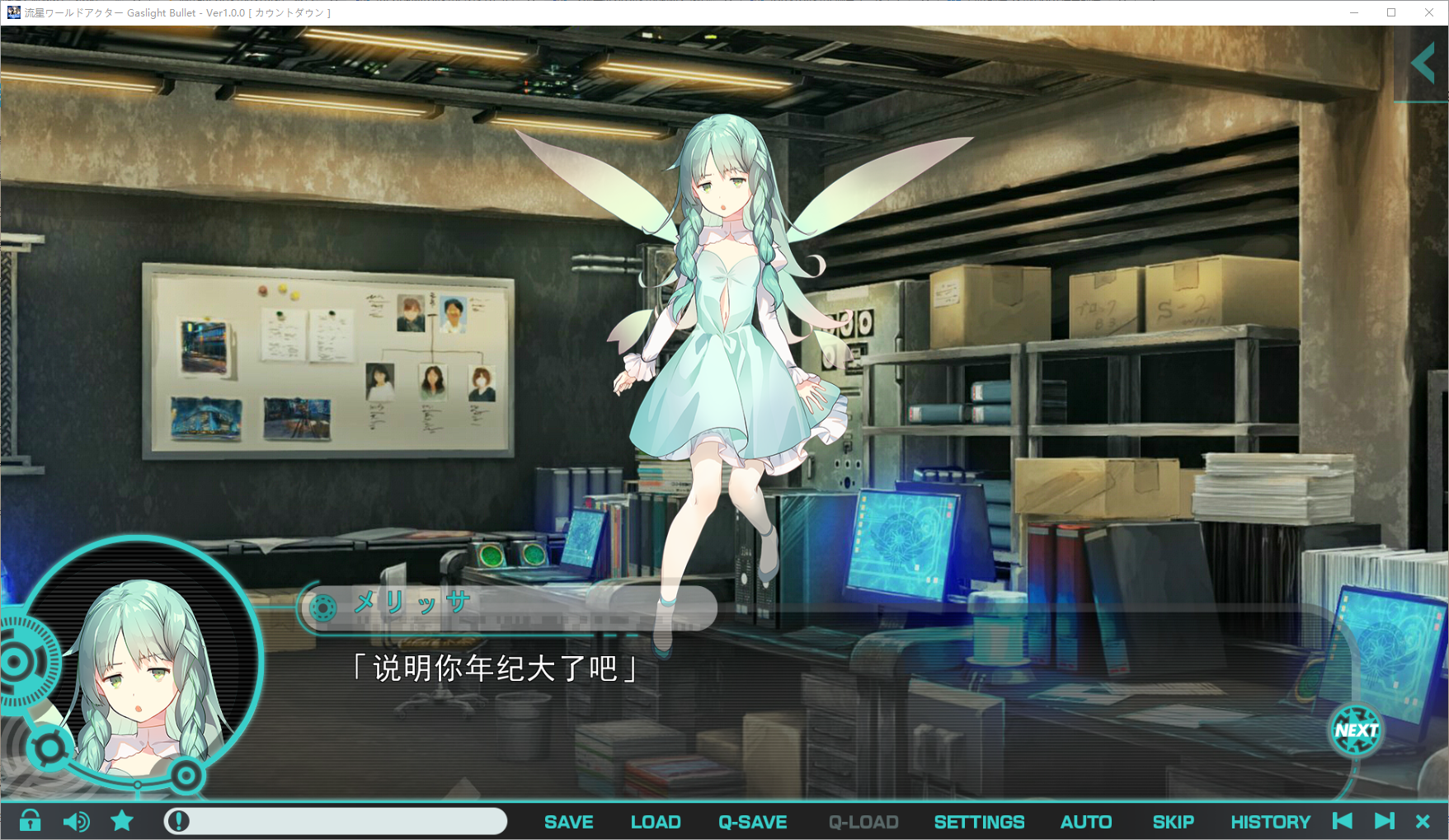
Task: Maximize the game window
Action: [x=1391, y=12]
